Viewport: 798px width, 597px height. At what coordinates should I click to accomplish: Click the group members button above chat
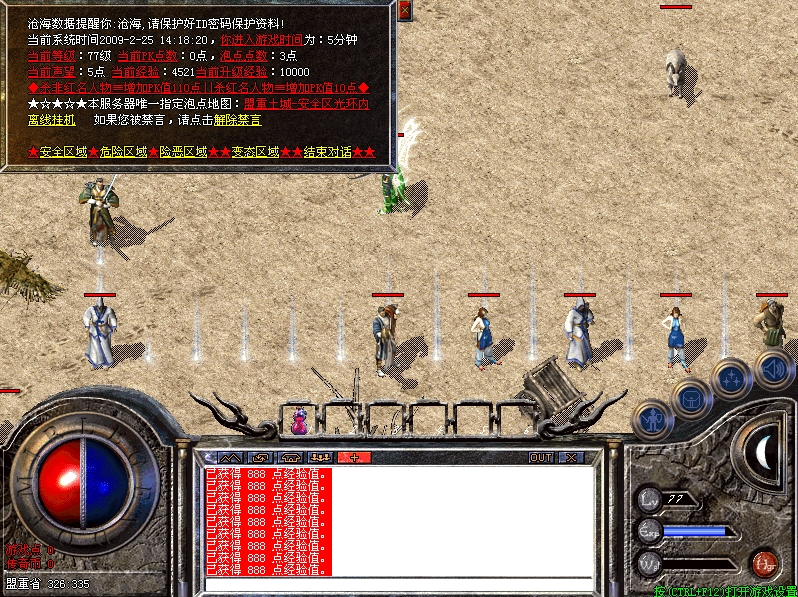(x=322, y=457)
